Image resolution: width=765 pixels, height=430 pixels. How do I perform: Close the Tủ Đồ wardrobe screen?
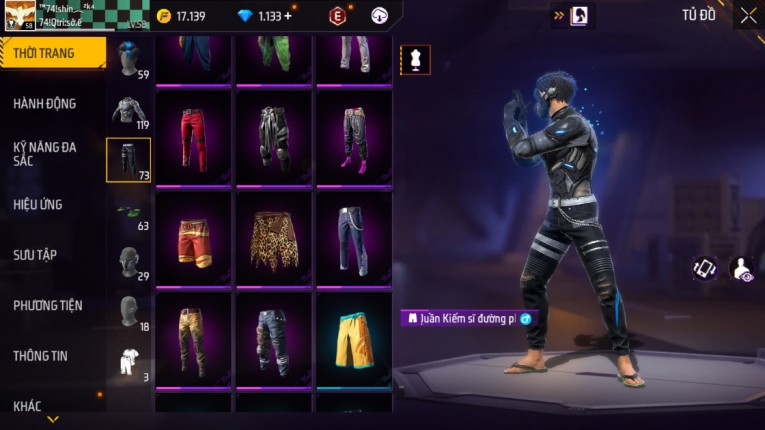click(748, 15)
